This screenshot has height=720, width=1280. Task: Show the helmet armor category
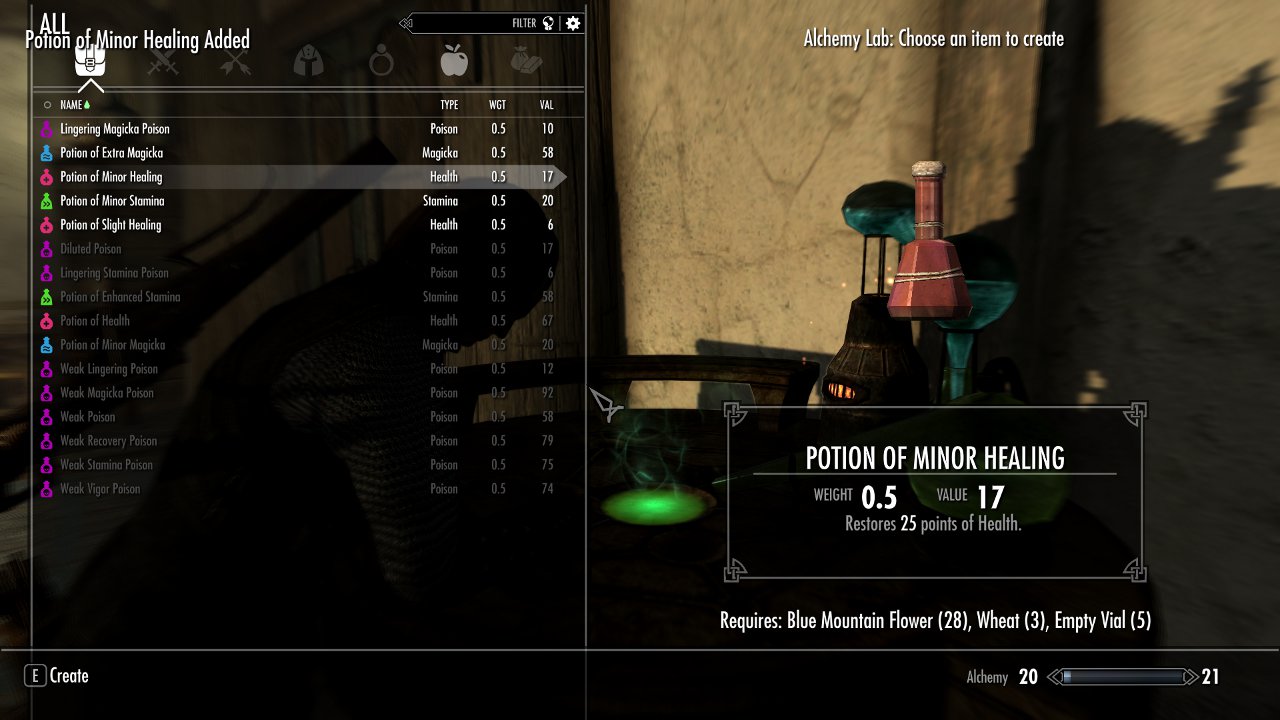coord(307,63)
